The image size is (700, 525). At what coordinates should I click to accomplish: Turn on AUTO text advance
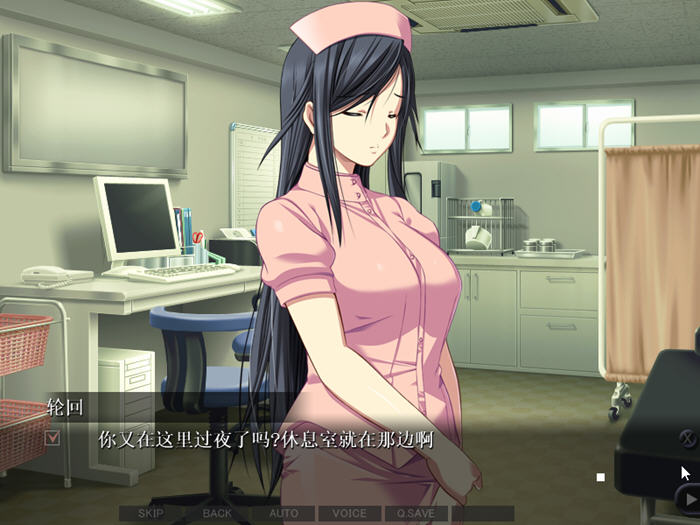pyautogui.click(x=284, y=513)
